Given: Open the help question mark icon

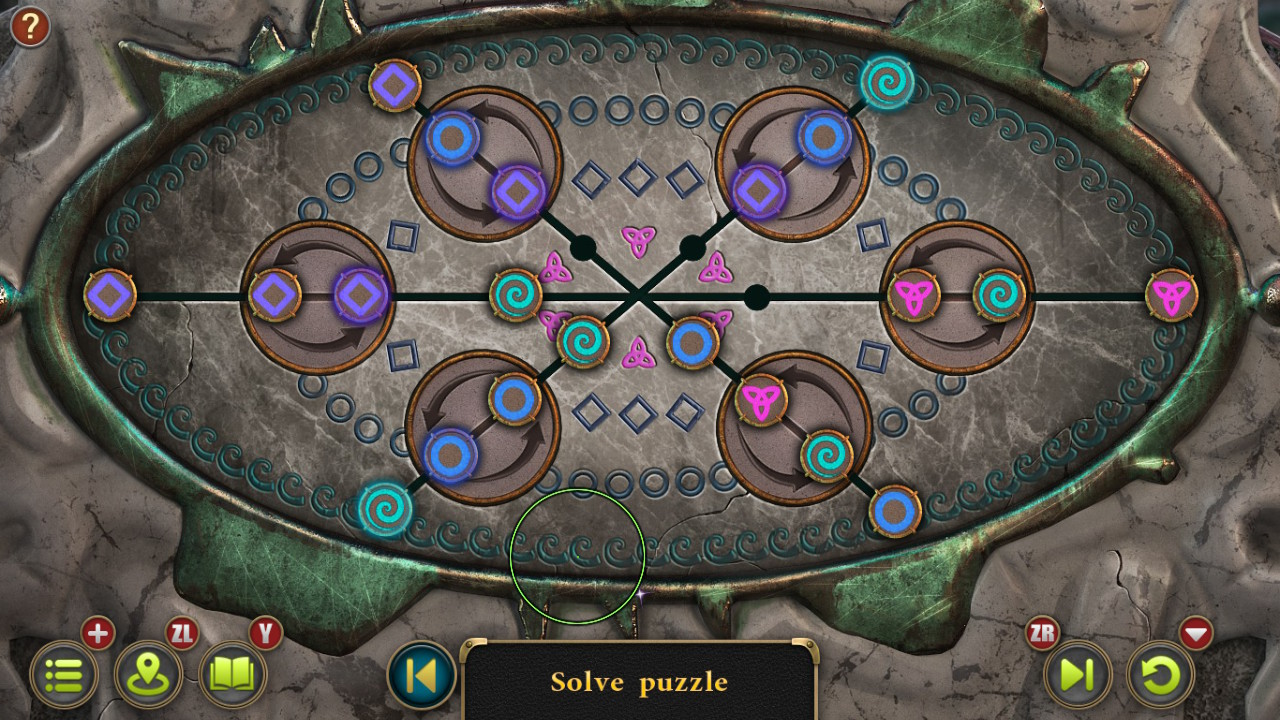Looking at the screenshot, I should tap(29, 27).
